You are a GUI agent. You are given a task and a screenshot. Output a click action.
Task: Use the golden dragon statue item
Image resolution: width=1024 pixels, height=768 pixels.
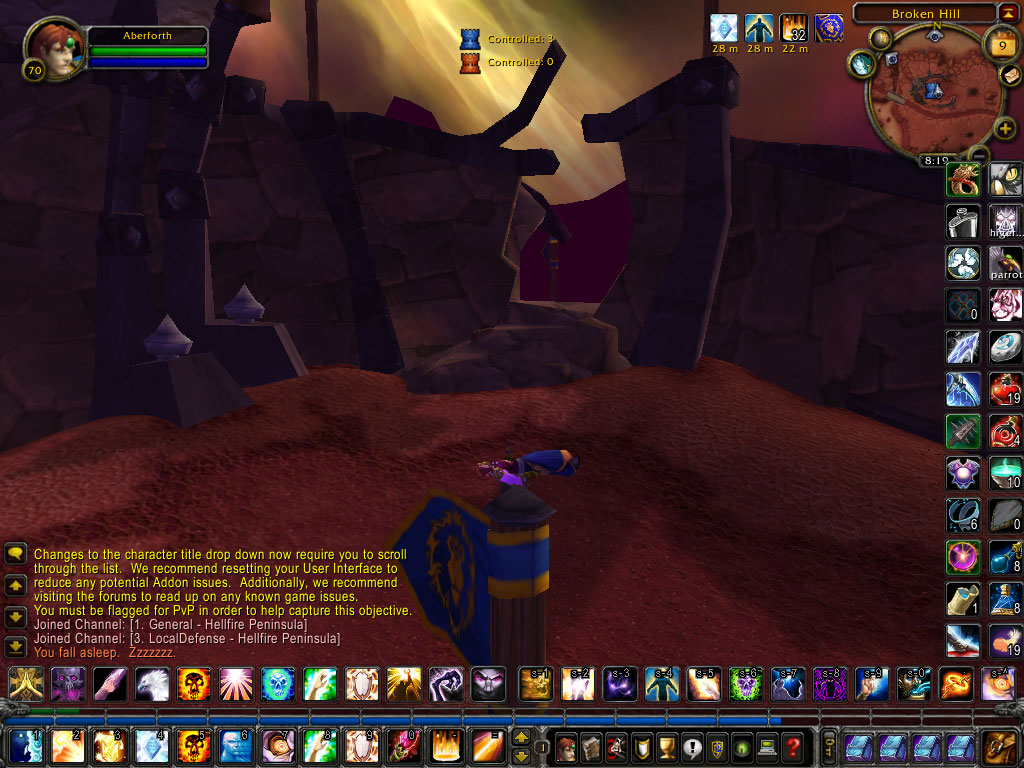[x=963, y=180]
